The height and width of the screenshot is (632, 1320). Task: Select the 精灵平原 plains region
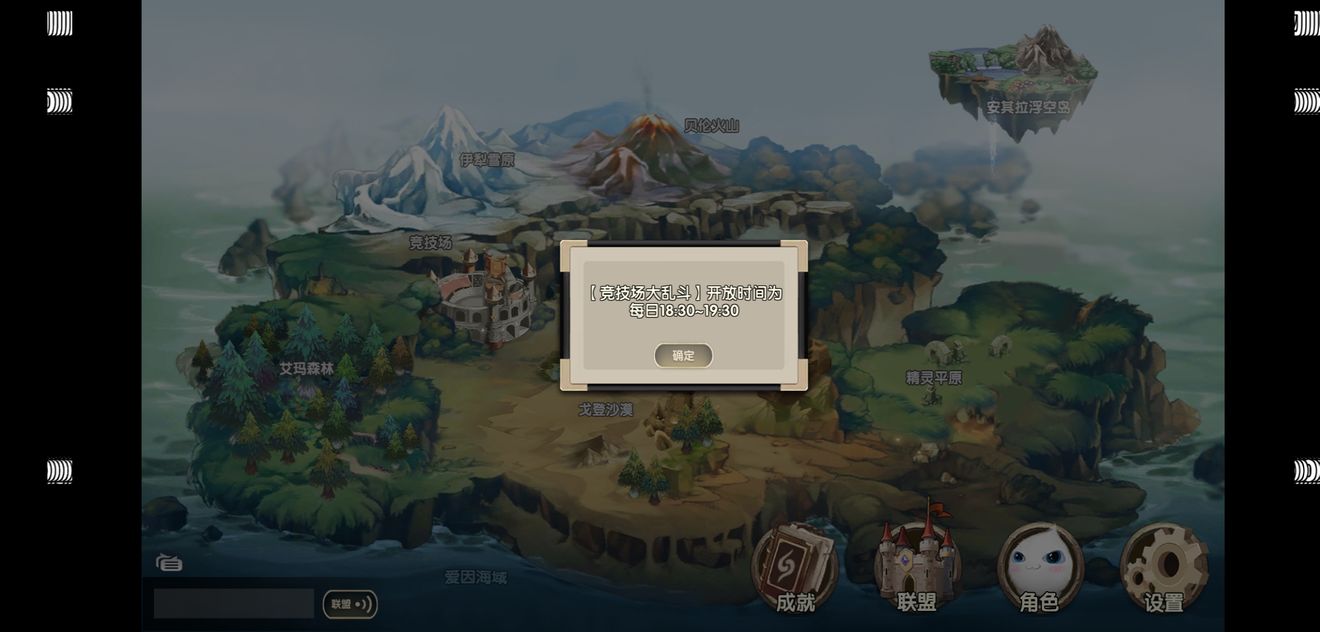934,377
